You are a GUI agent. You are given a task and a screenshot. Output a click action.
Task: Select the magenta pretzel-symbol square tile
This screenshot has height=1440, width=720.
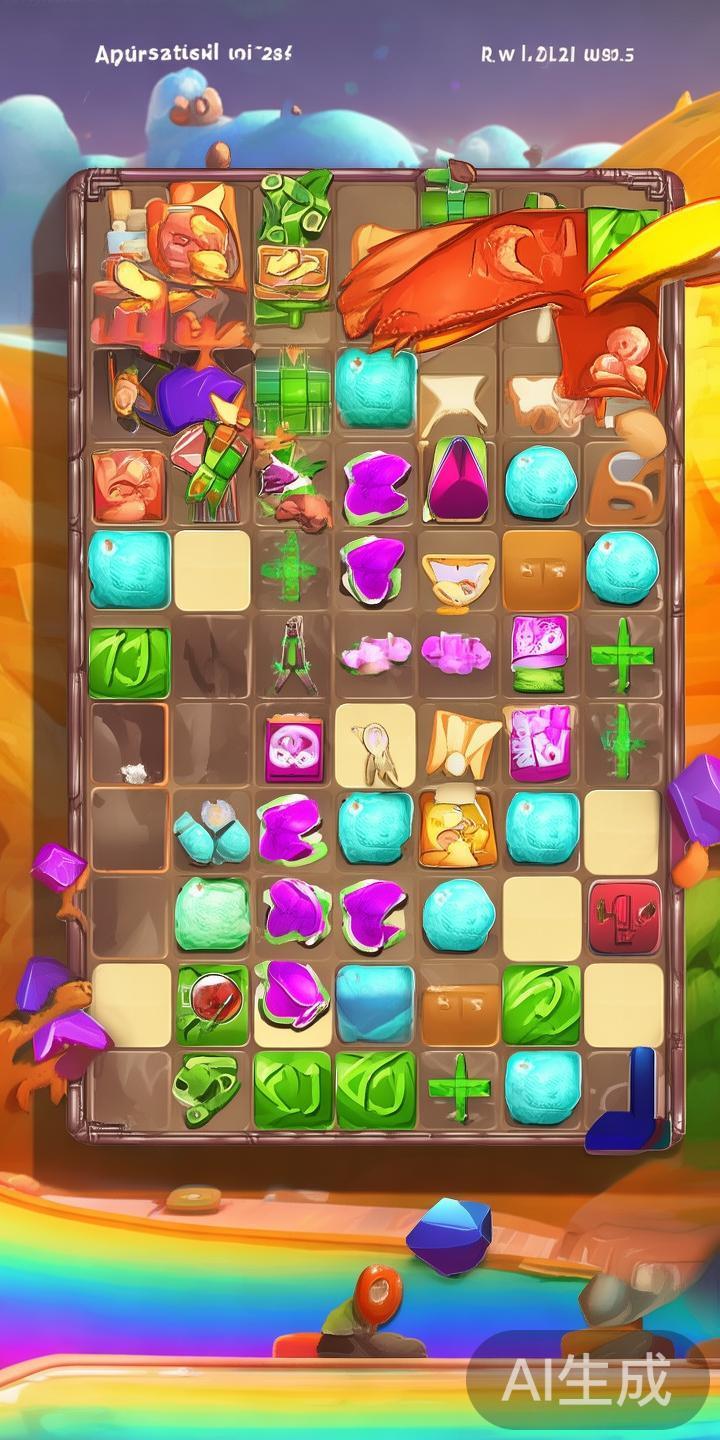click(293, 748)
